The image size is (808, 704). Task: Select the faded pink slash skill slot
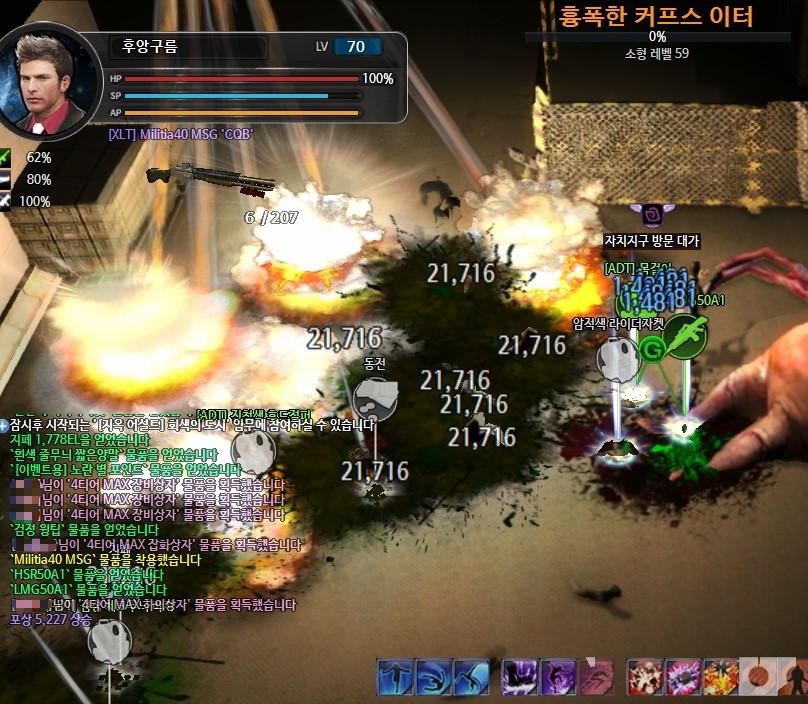pos(596,677)
